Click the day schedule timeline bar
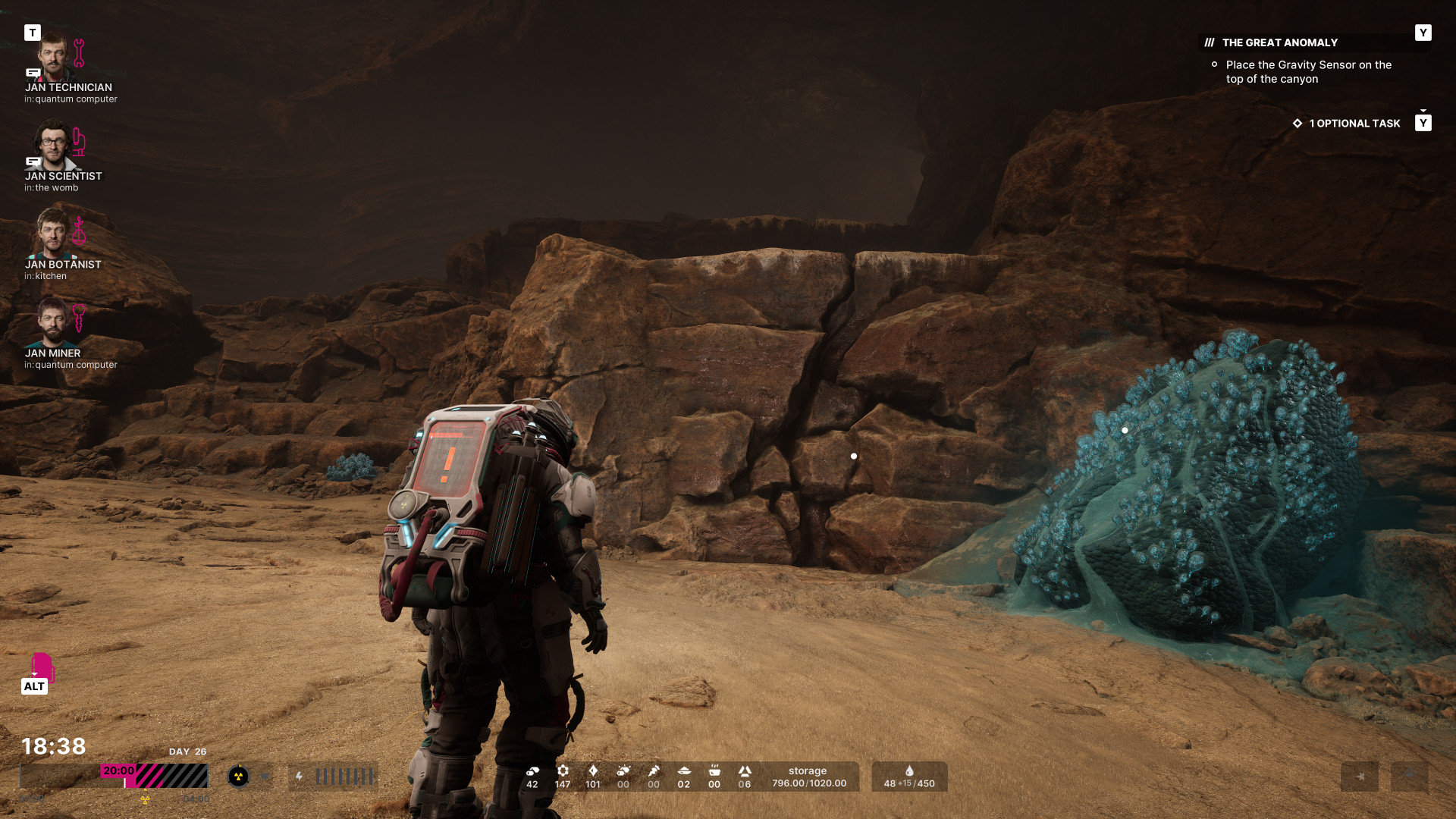This screenshot has width=1456, height=819. pos(114,776)
